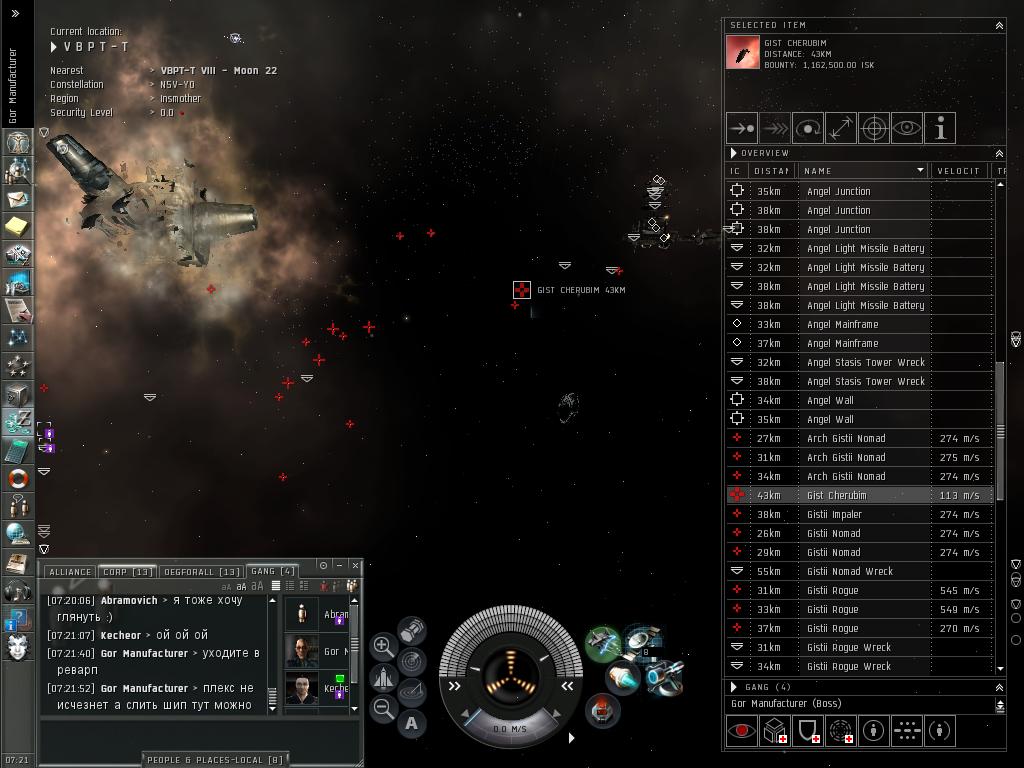
Task: Activate the red armor module on HUD
Action: (x=601, y=710)
